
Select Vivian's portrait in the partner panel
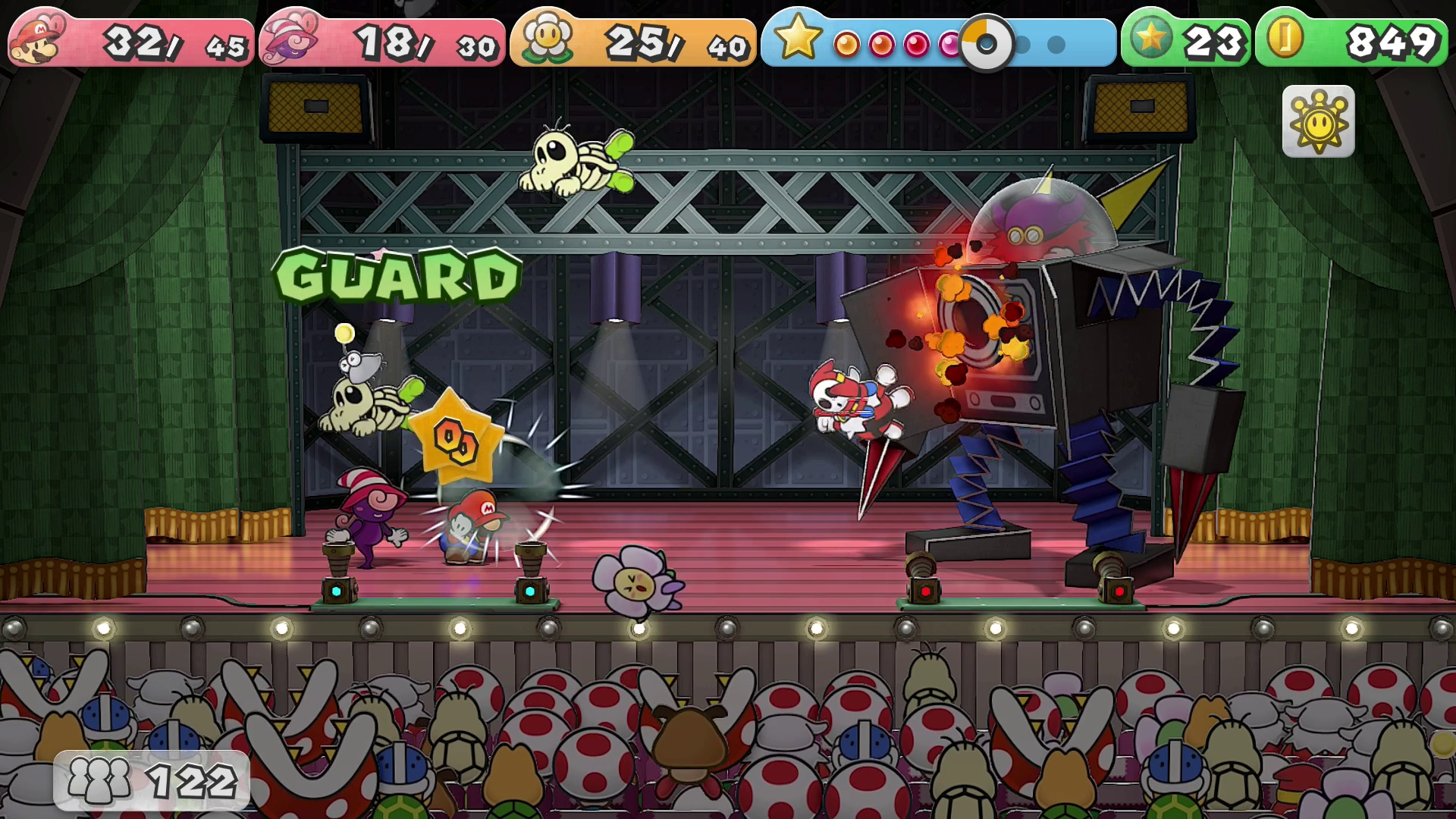(289, 40)
